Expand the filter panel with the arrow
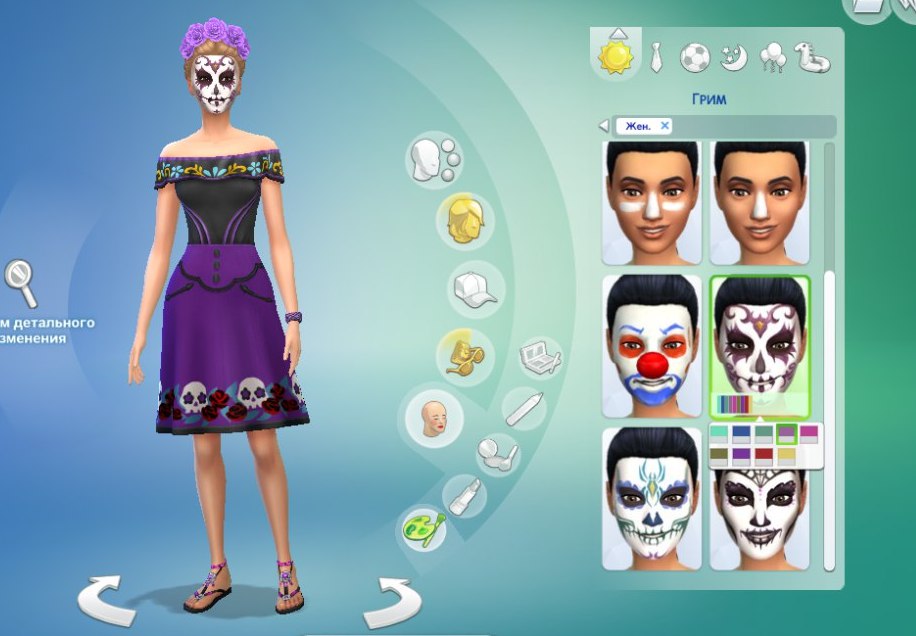The height and width of the screenshot is (636, 916). pos(603,126)
